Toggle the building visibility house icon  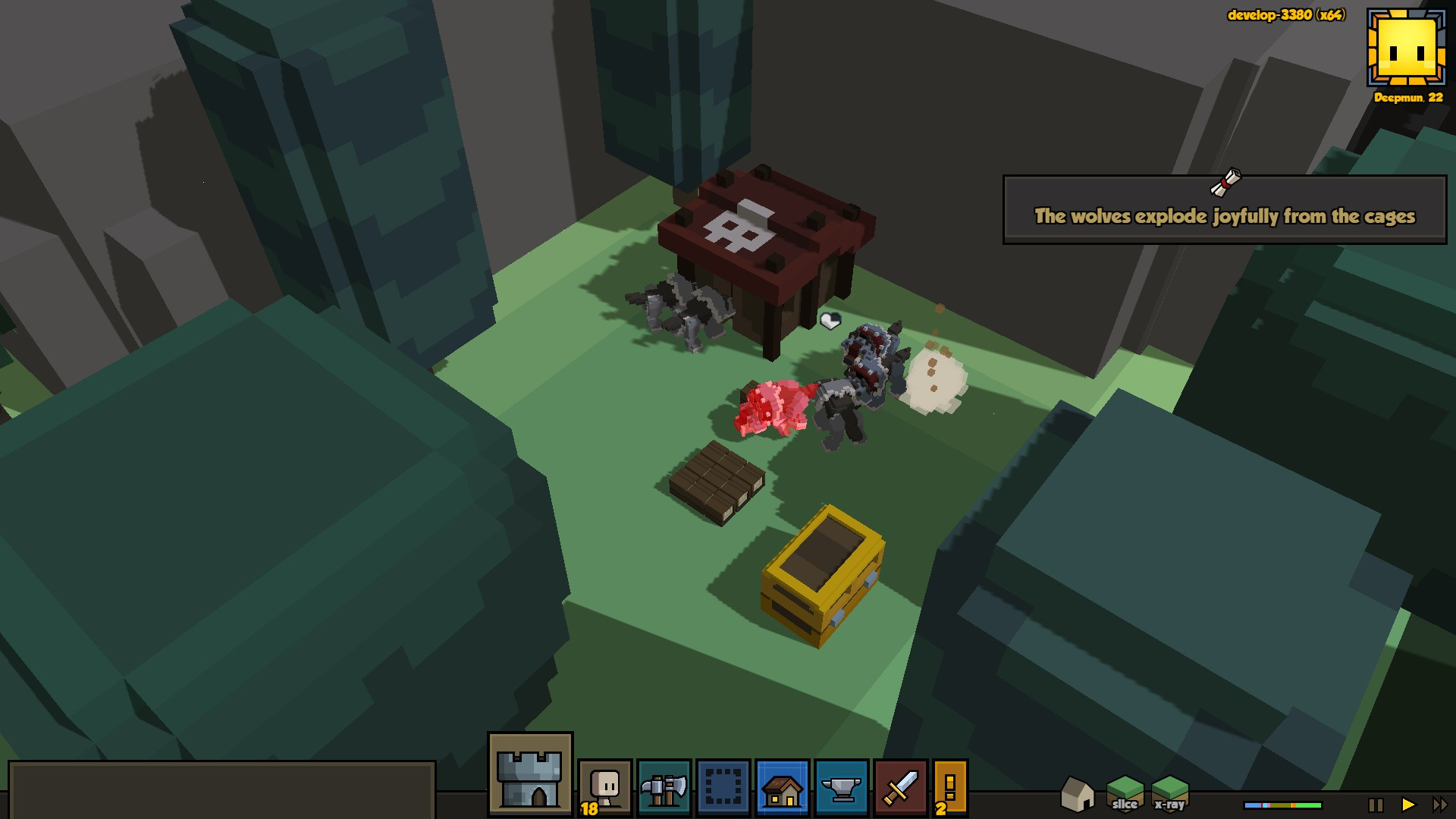[1077, 794]
